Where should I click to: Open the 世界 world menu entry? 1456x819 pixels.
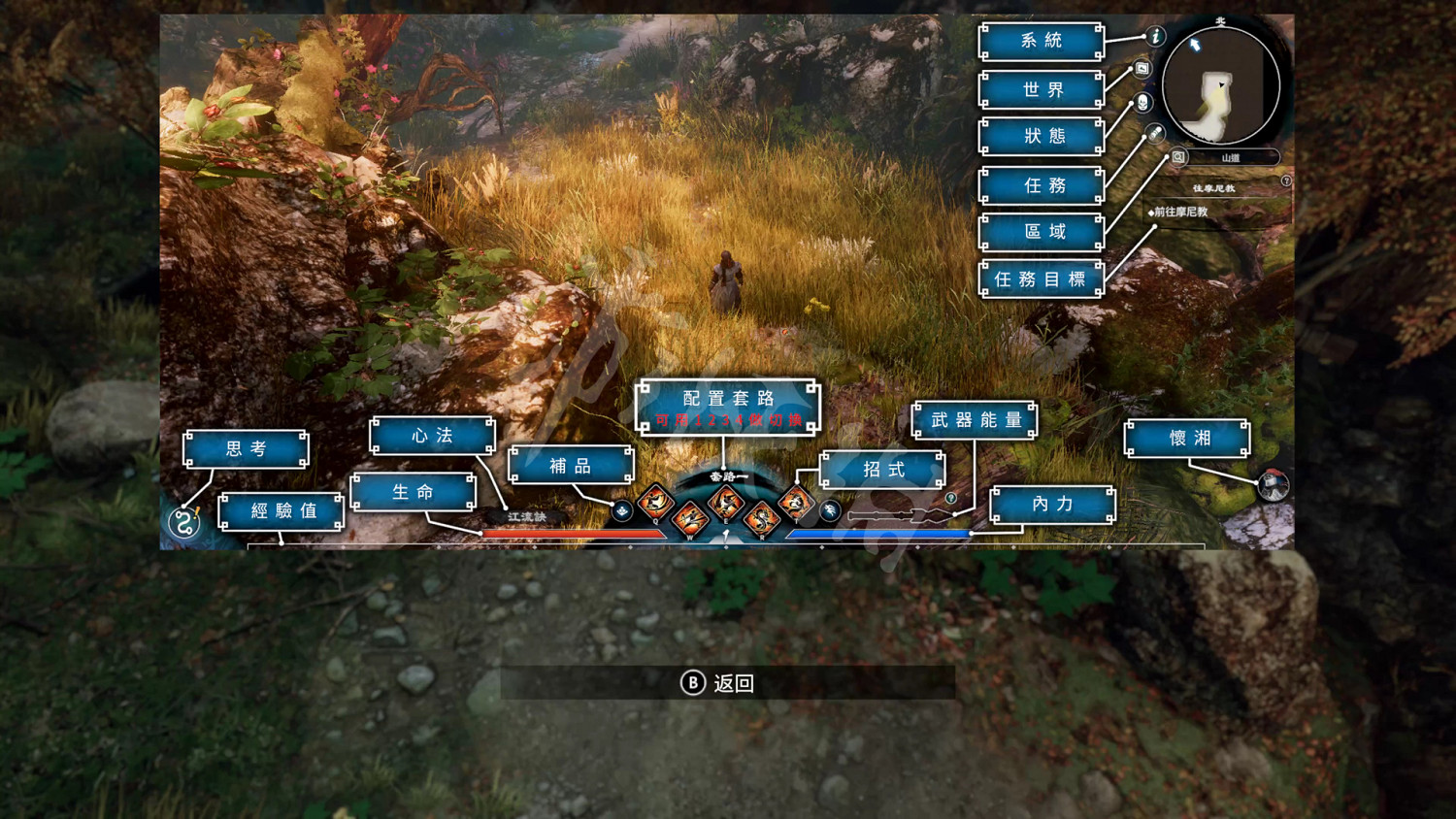coord(1042,88)
